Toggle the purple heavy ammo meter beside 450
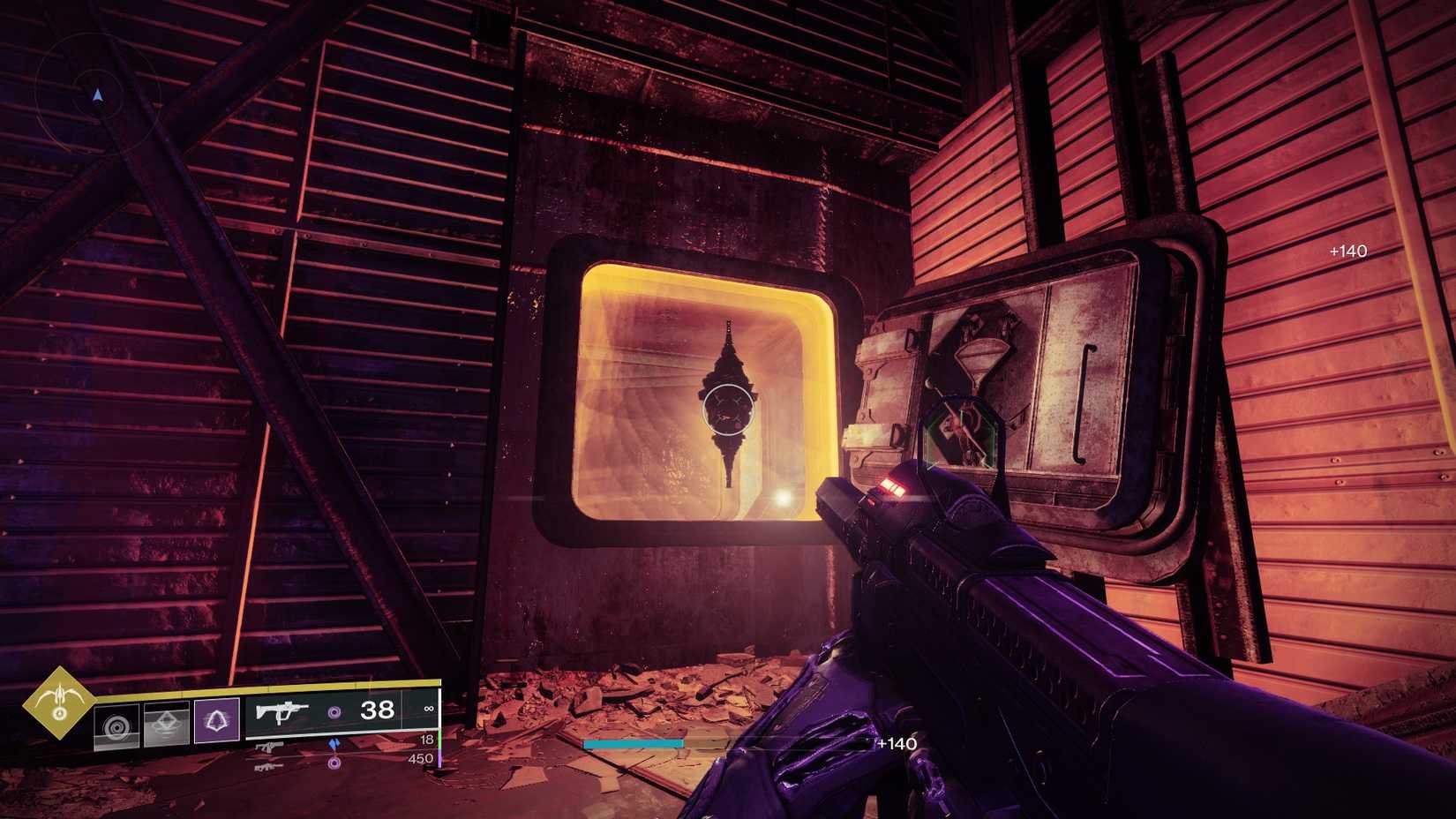Viewport: 1456px width, 819px height. [x=439, y=759]
